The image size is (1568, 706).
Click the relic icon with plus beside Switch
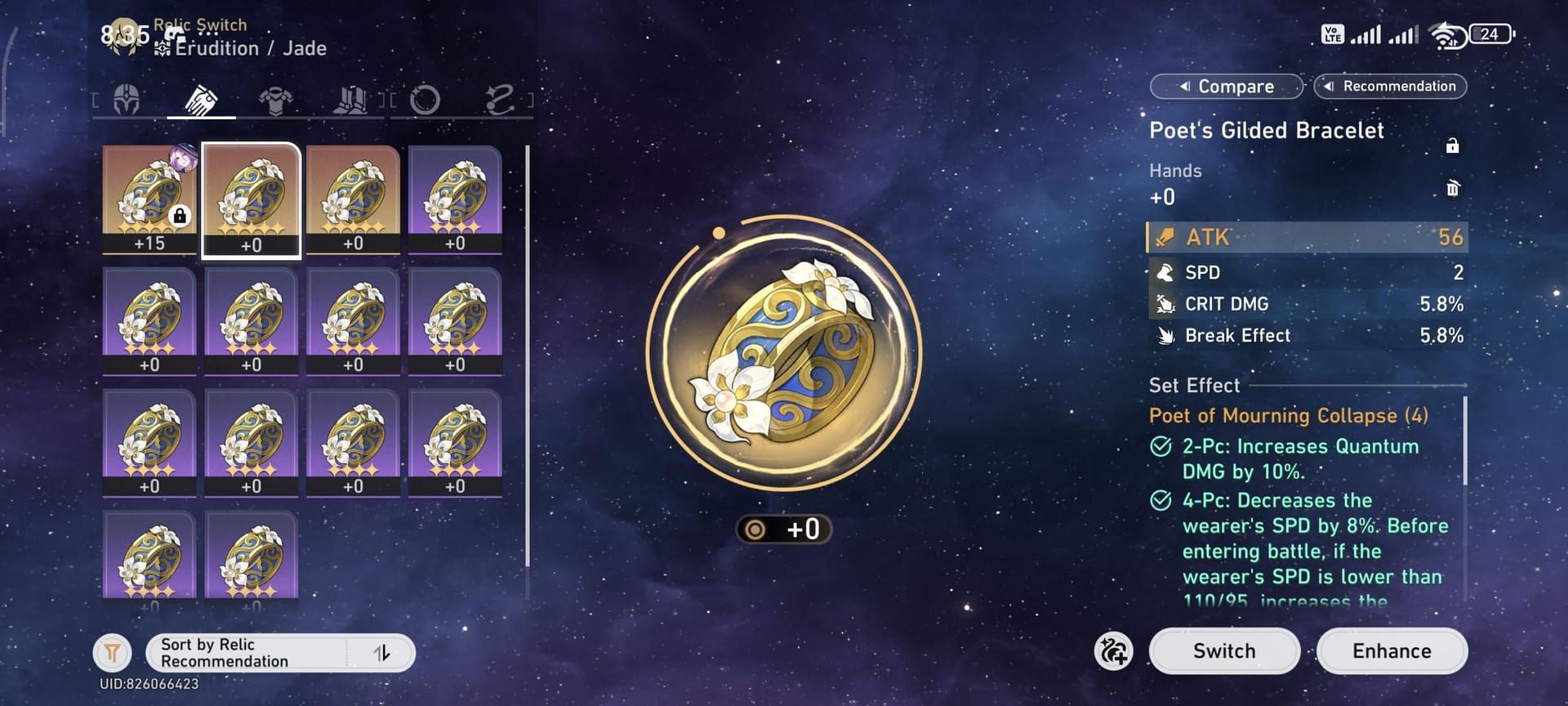tap(1113, 651)
